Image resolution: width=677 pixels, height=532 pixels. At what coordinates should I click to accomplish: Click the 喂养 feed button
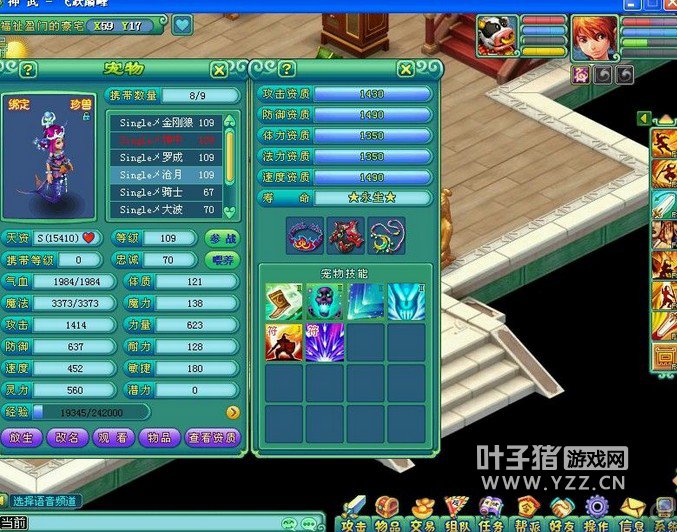222,260
